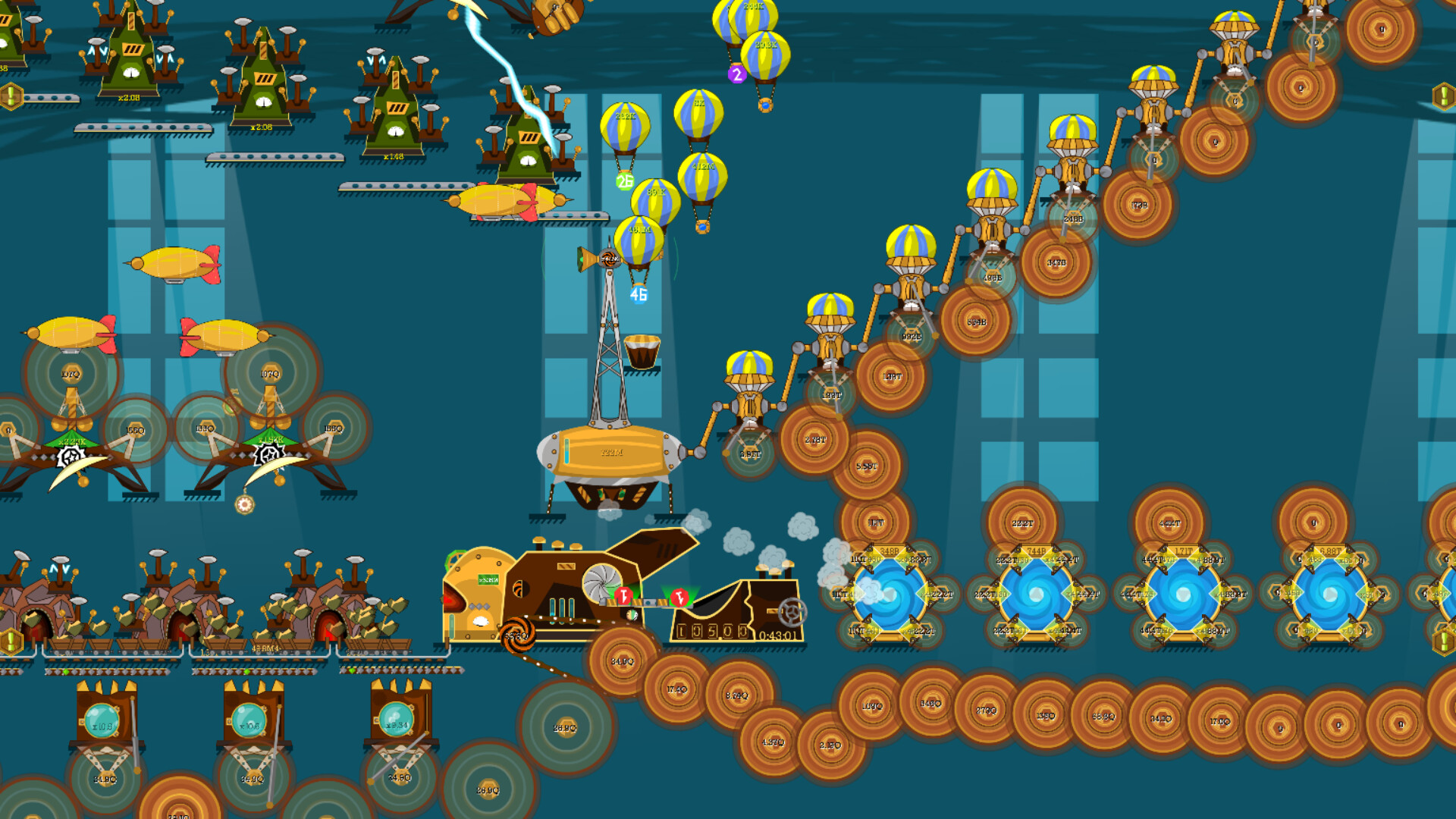Click the exclamation hexagon icon on the left edge
This screenshot has width=1456, height=819.
pos(13,96)
